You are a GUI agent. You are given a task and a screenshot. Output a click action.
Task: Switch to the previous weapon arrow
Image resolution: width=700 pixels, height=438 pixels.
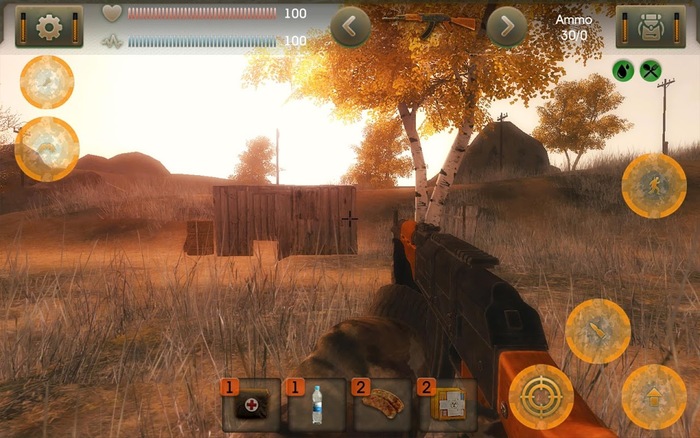click(x=350, y=26)
